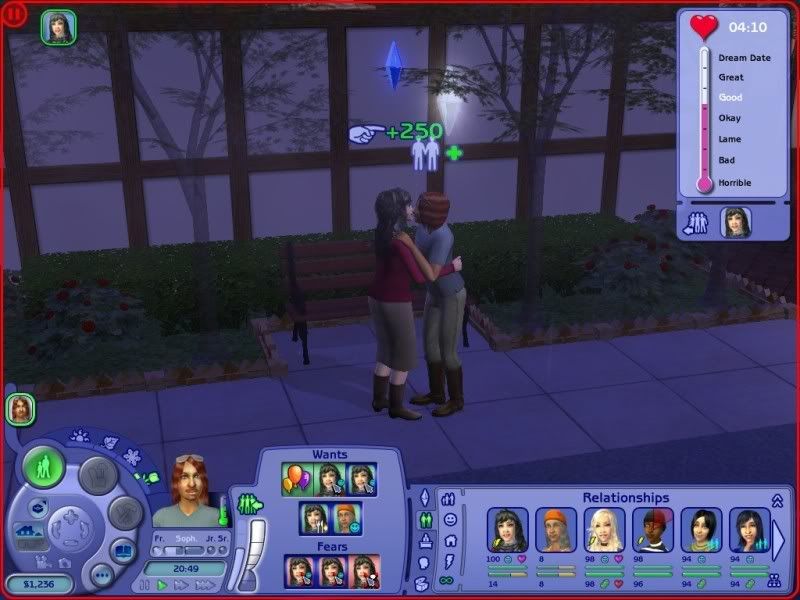Switch to the needs smiley tab
This screenshot has height=600, width=800.
click(x=449, y=520)
